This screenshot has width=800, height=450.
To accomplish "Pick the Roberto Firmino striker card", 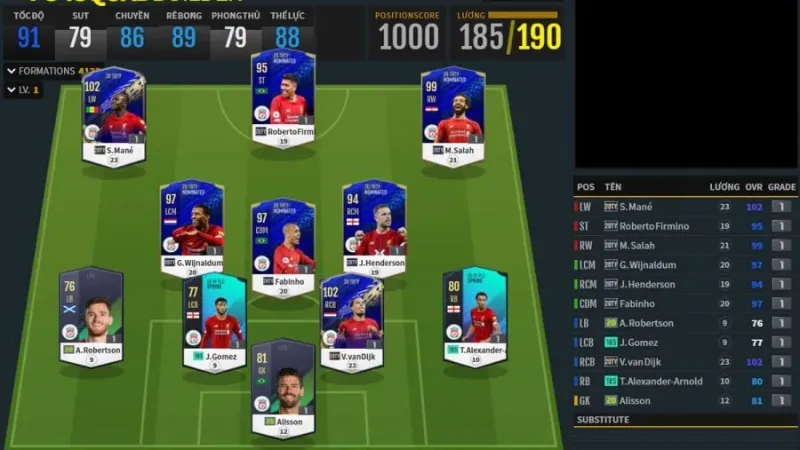I will tap(283, 98).
